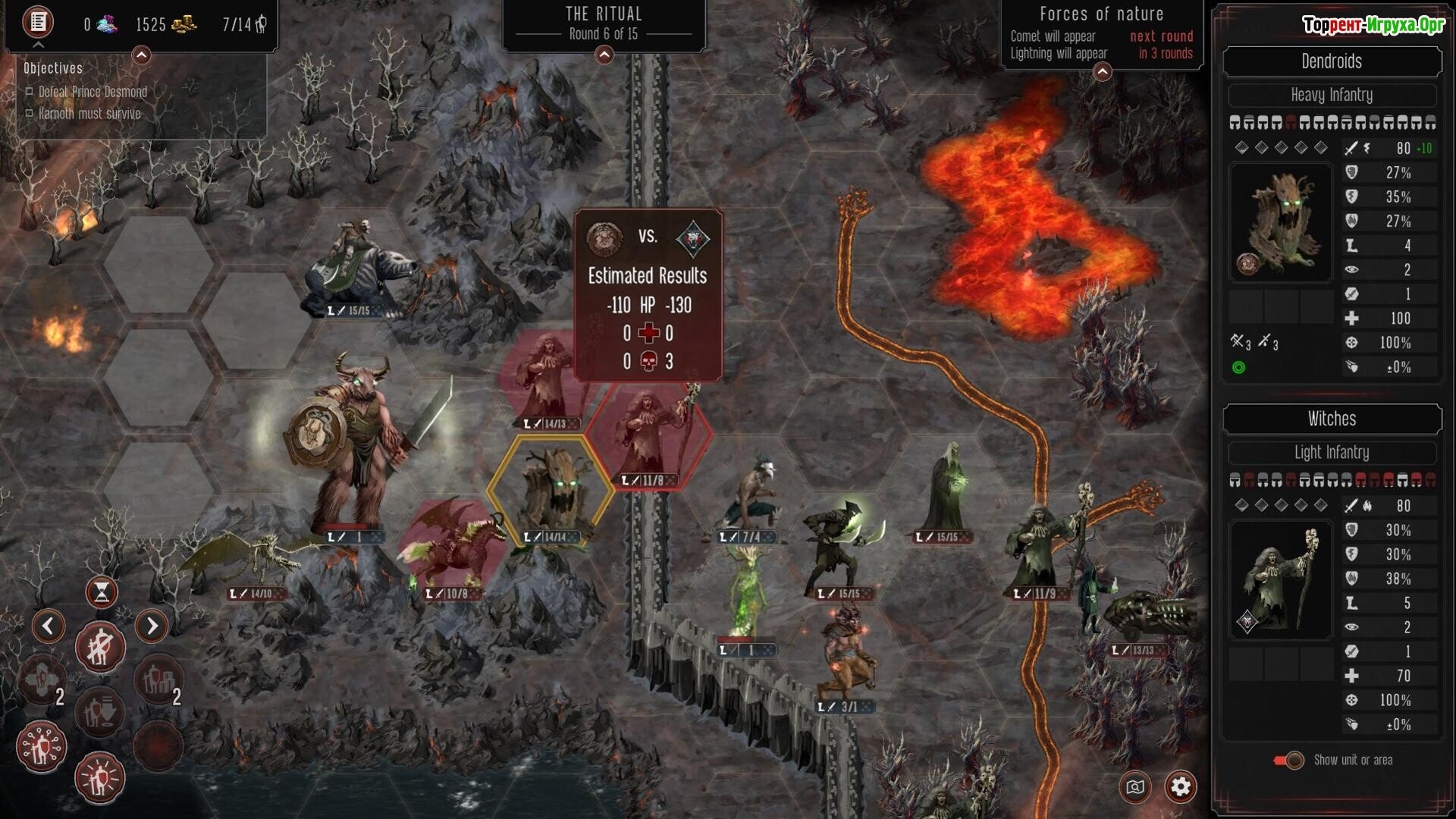1456x819 pixels.
Task: Click the hourglass end-turn button
Action: pyautogui.click(x=102, y=592)
